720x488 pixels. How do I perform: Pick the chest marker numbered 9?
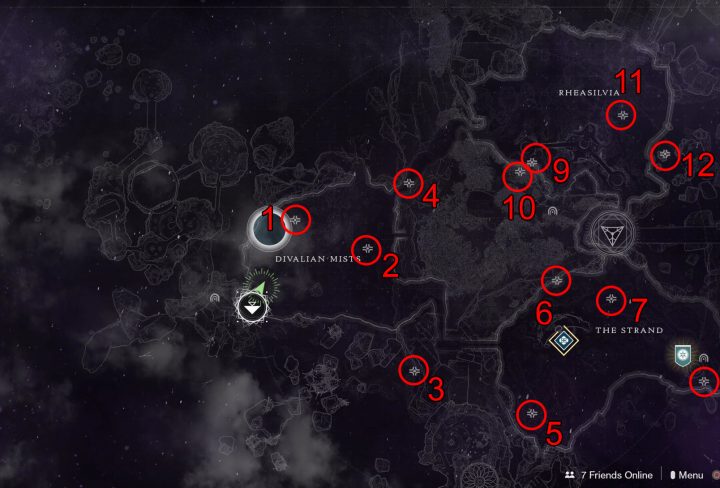(534, 160)
